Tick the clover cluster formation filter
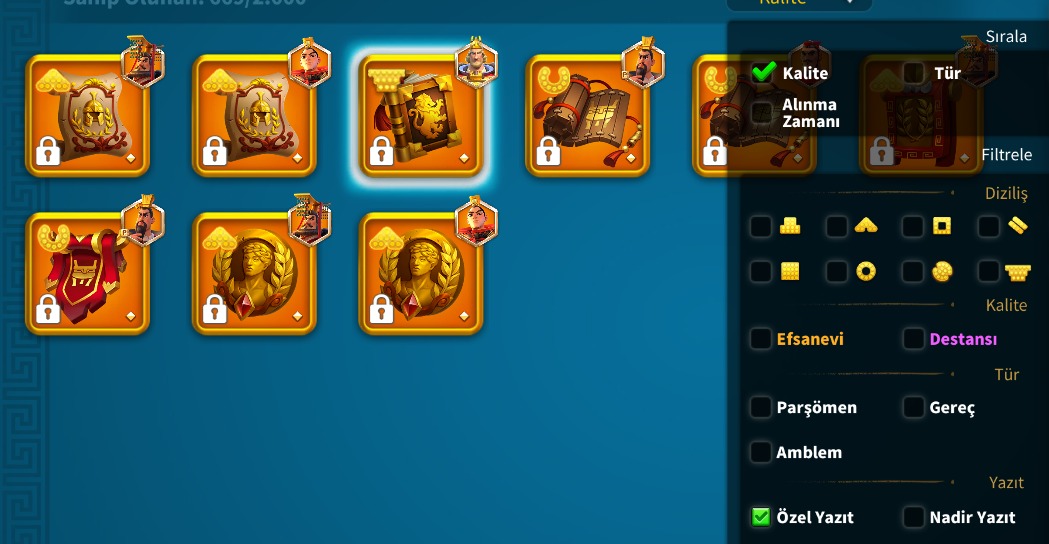 tap(913, 271)
